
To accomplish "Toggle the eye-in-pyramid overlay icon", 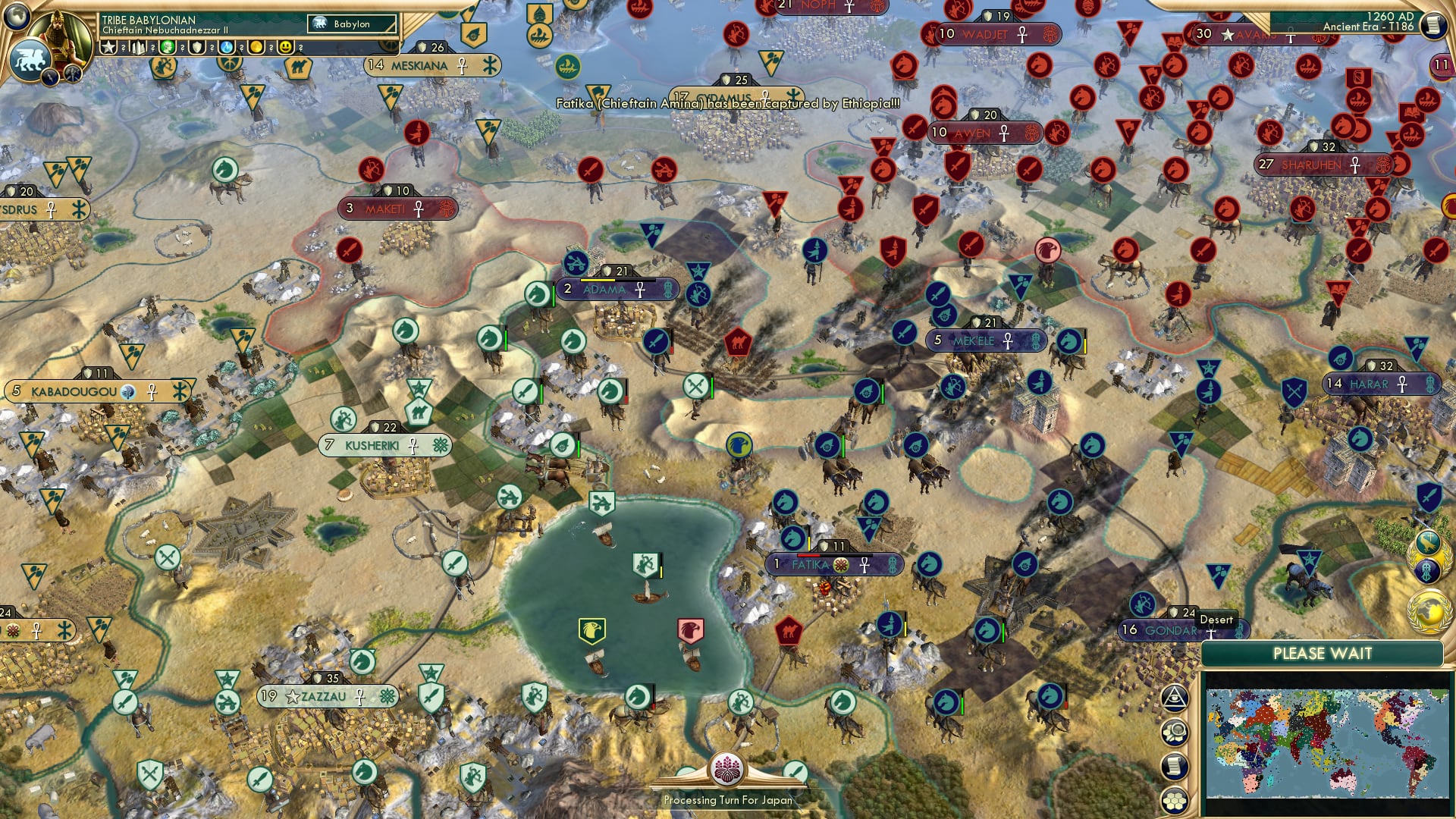I will click(x=1173, y=698).
